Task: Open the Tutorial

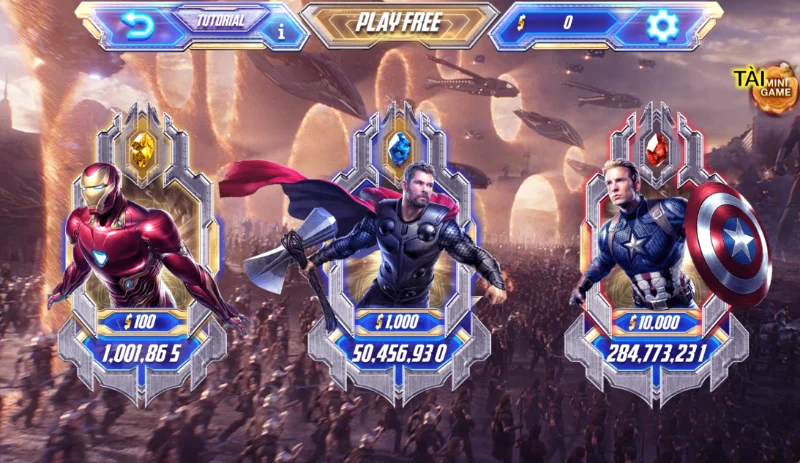Action: pos(221,20)
